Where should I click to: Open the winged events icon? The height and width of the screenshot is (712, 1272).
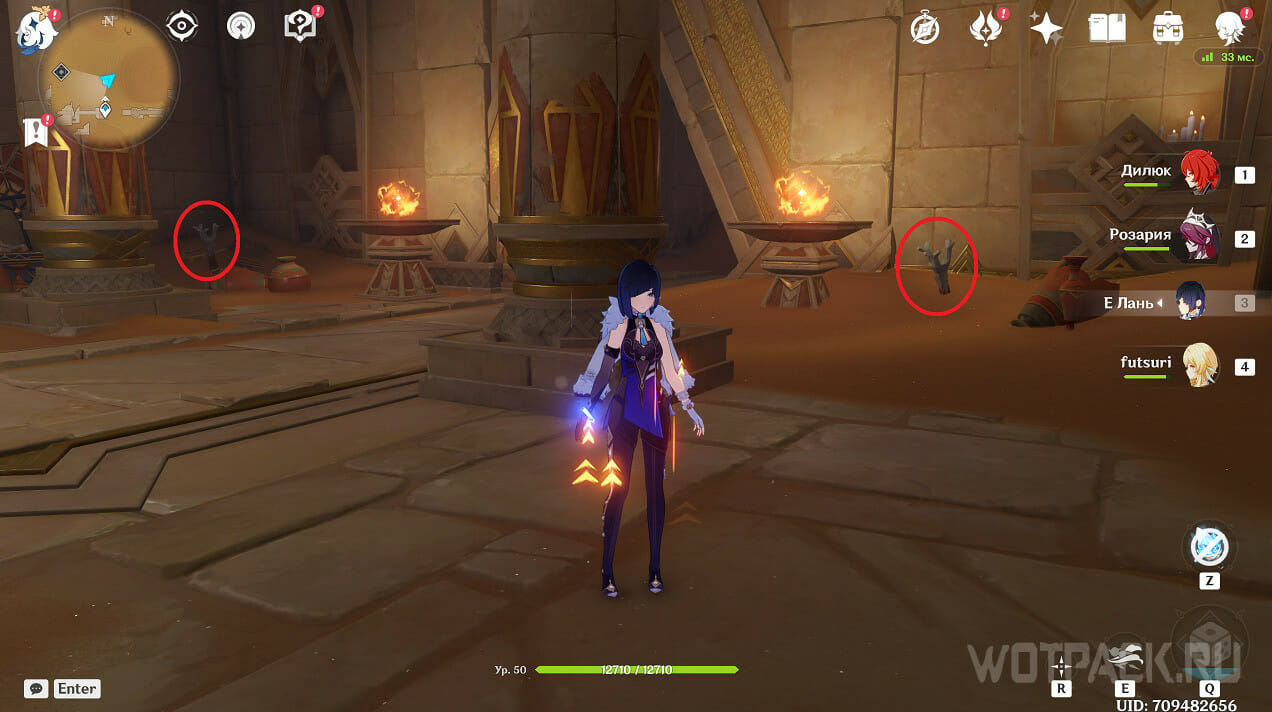(986, 28)
